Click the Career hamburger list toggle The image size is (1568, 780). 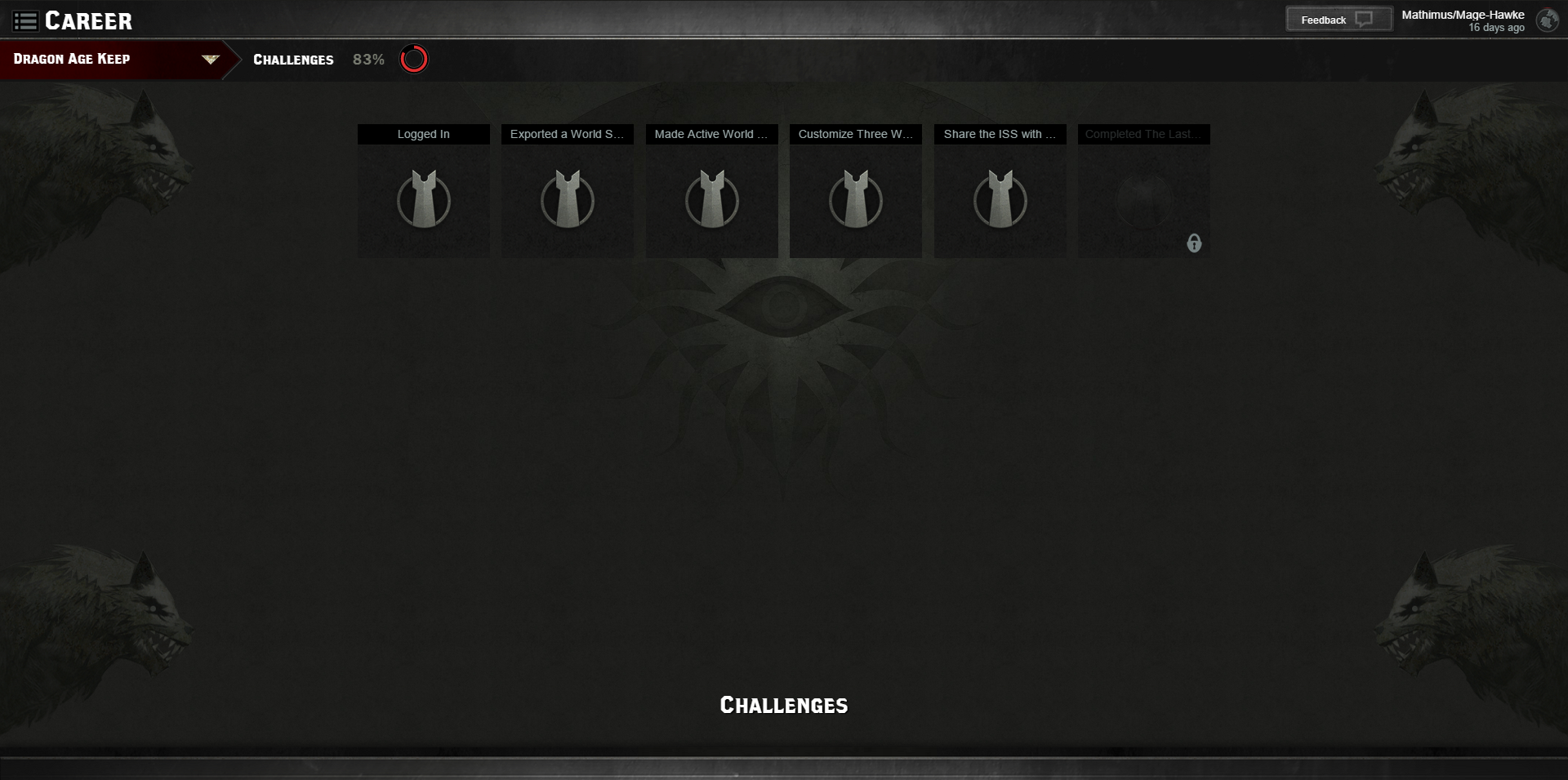(x=26, y=20)
